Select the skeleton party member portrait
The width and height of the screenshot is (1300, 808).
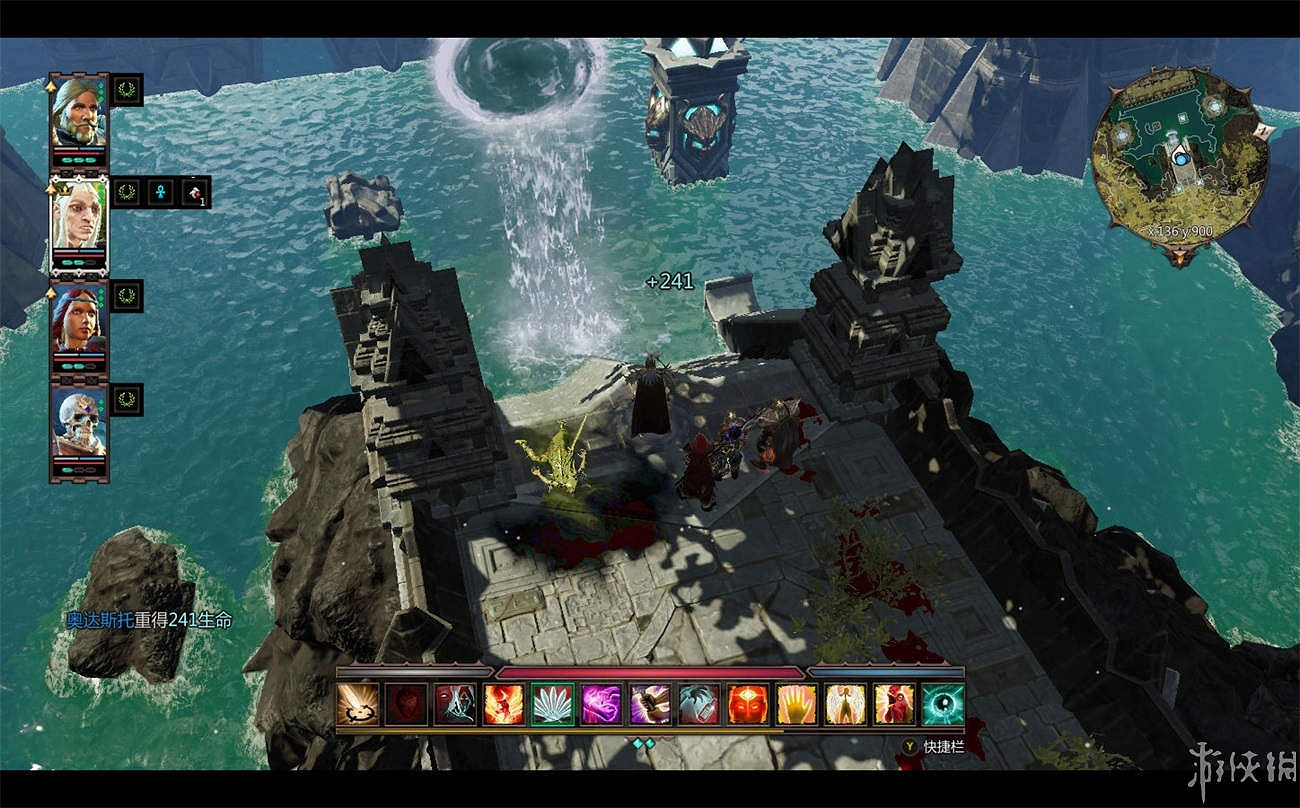78,424
